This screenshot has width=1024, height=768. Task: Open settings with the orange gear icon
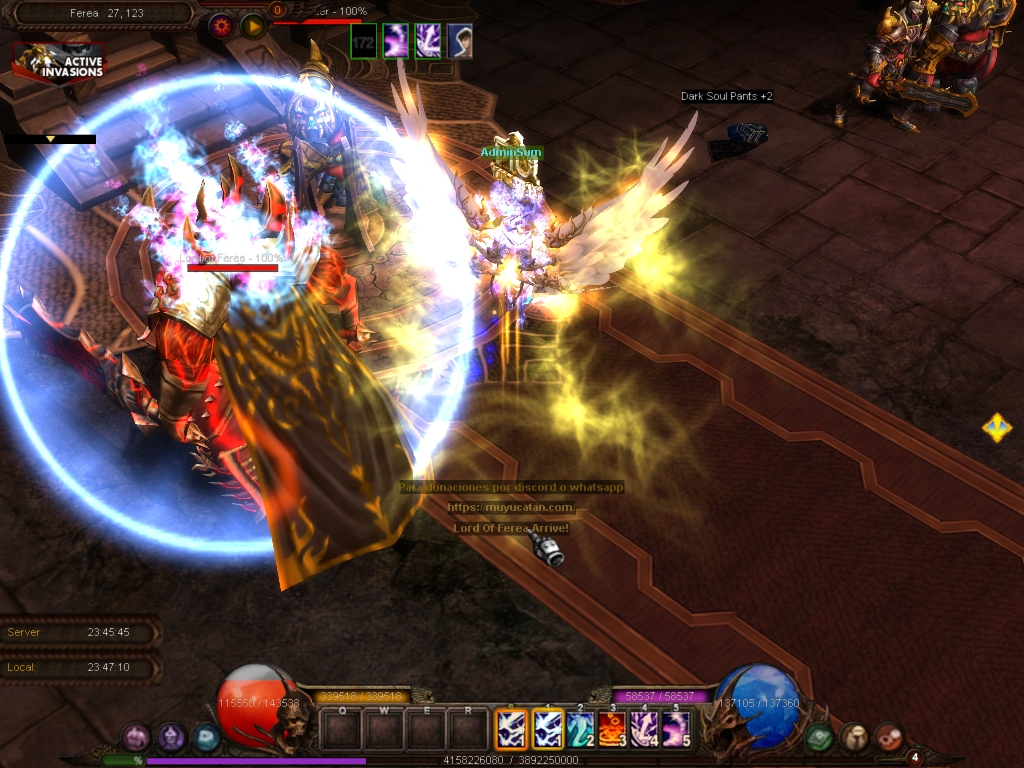point(222,25)
